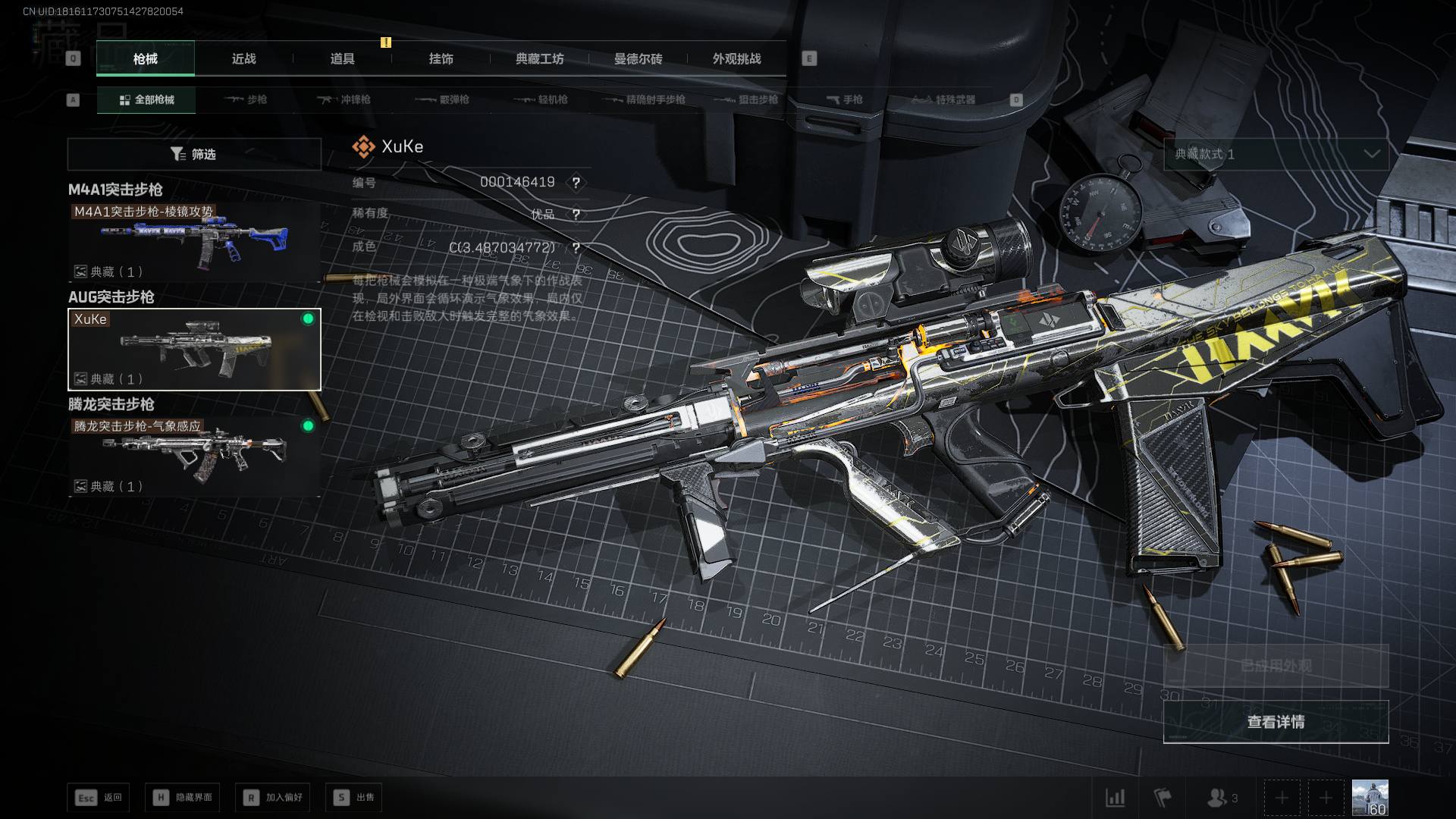The image size is (1456, 819).
Task: Open the bar chart statistics icon
Action: pos(1115,798)
